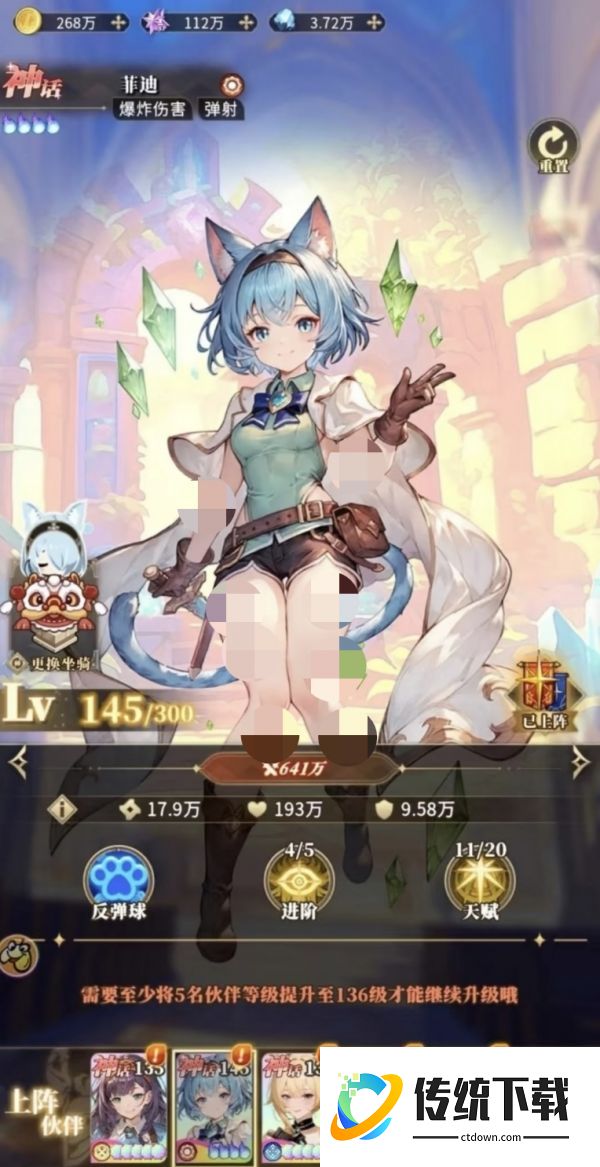Click the orange icon beside character name
Image resolution: width=600 pixels, height=1167 pixels.
(x=232, y=85)
